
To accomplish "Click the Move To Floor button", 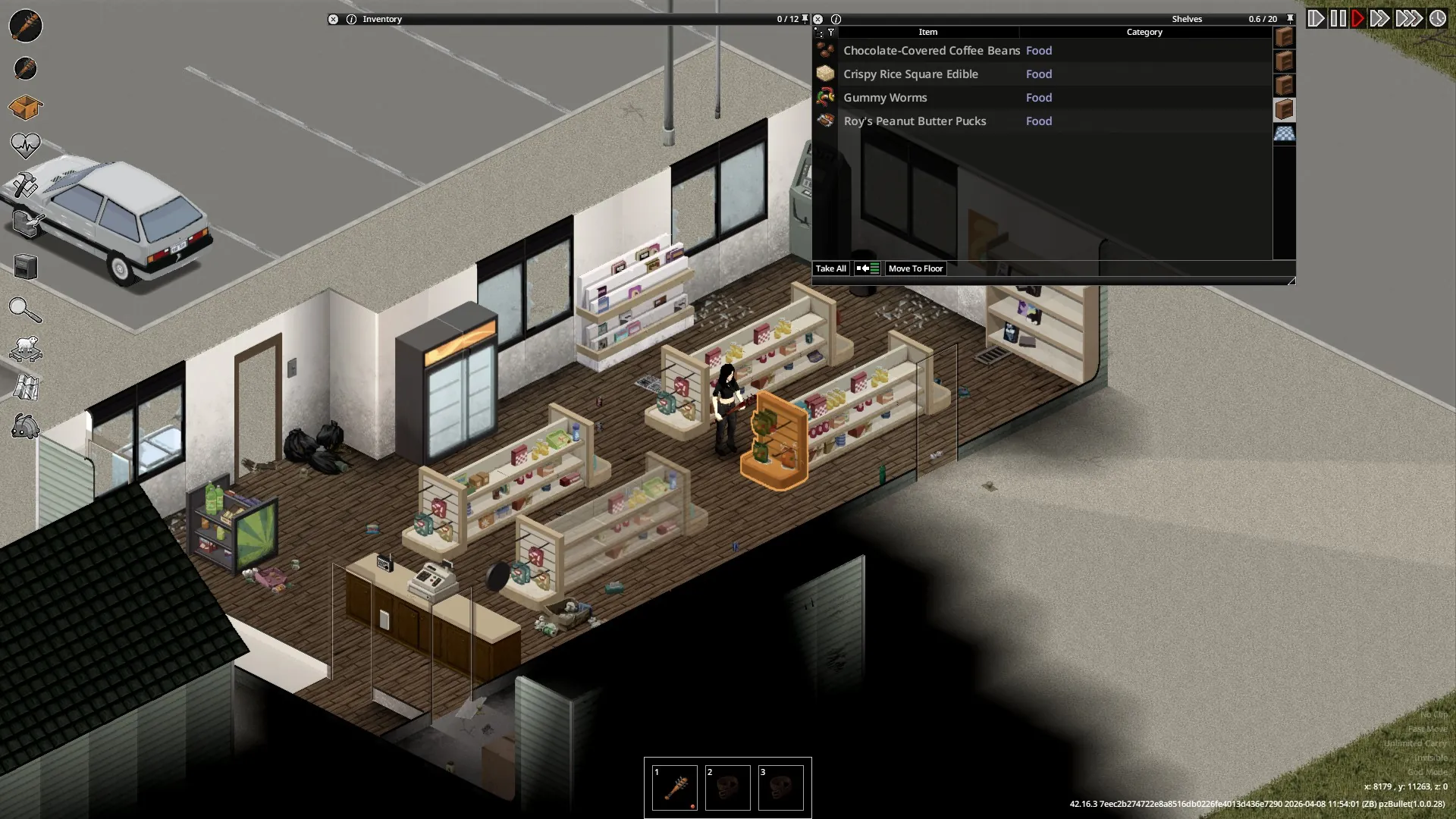I will click(915, 268).
